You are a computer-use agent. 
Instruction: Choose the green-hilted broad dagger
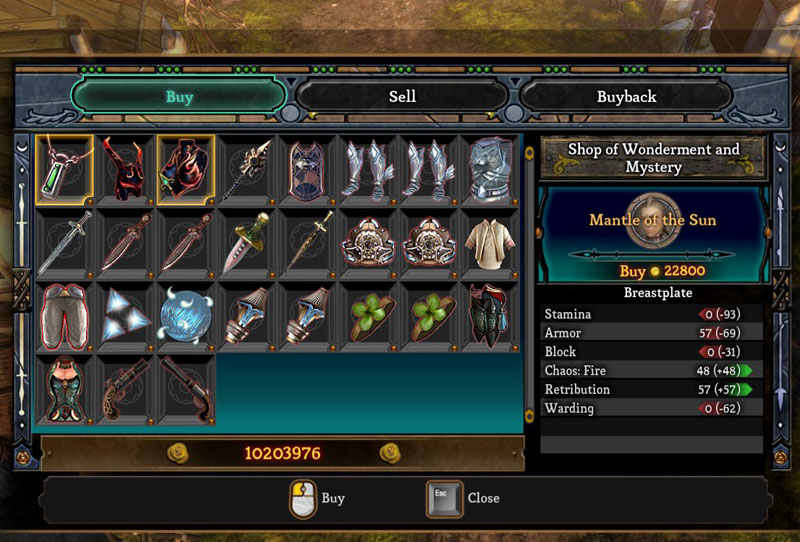pos(247,242)
